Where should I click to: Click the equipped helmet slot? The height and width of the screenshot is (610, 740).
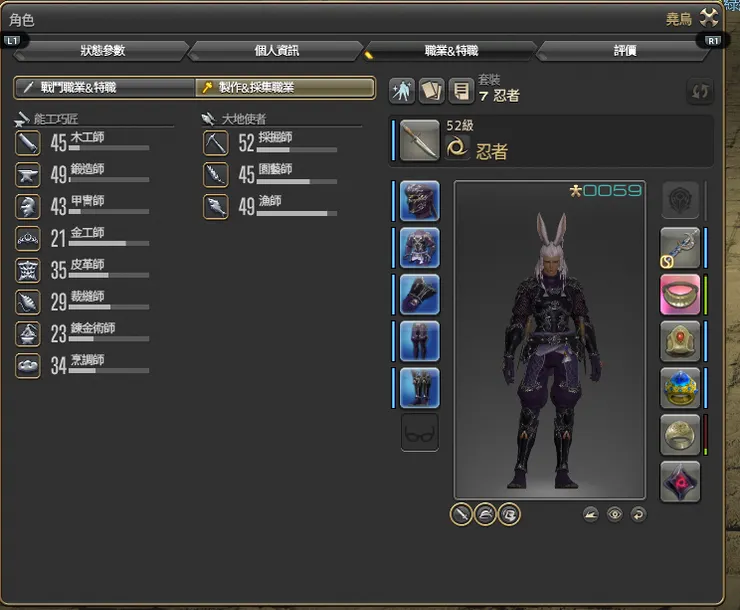click(419, 201)
